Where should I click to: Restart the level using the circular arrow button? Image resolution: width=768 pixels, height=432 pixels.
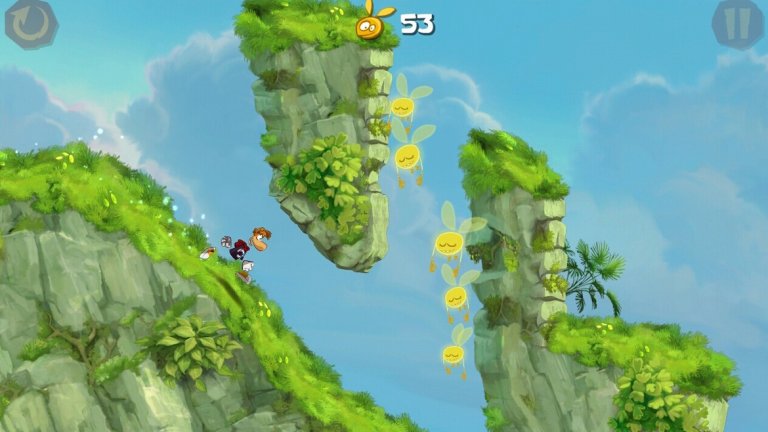(x=30, y=23)
